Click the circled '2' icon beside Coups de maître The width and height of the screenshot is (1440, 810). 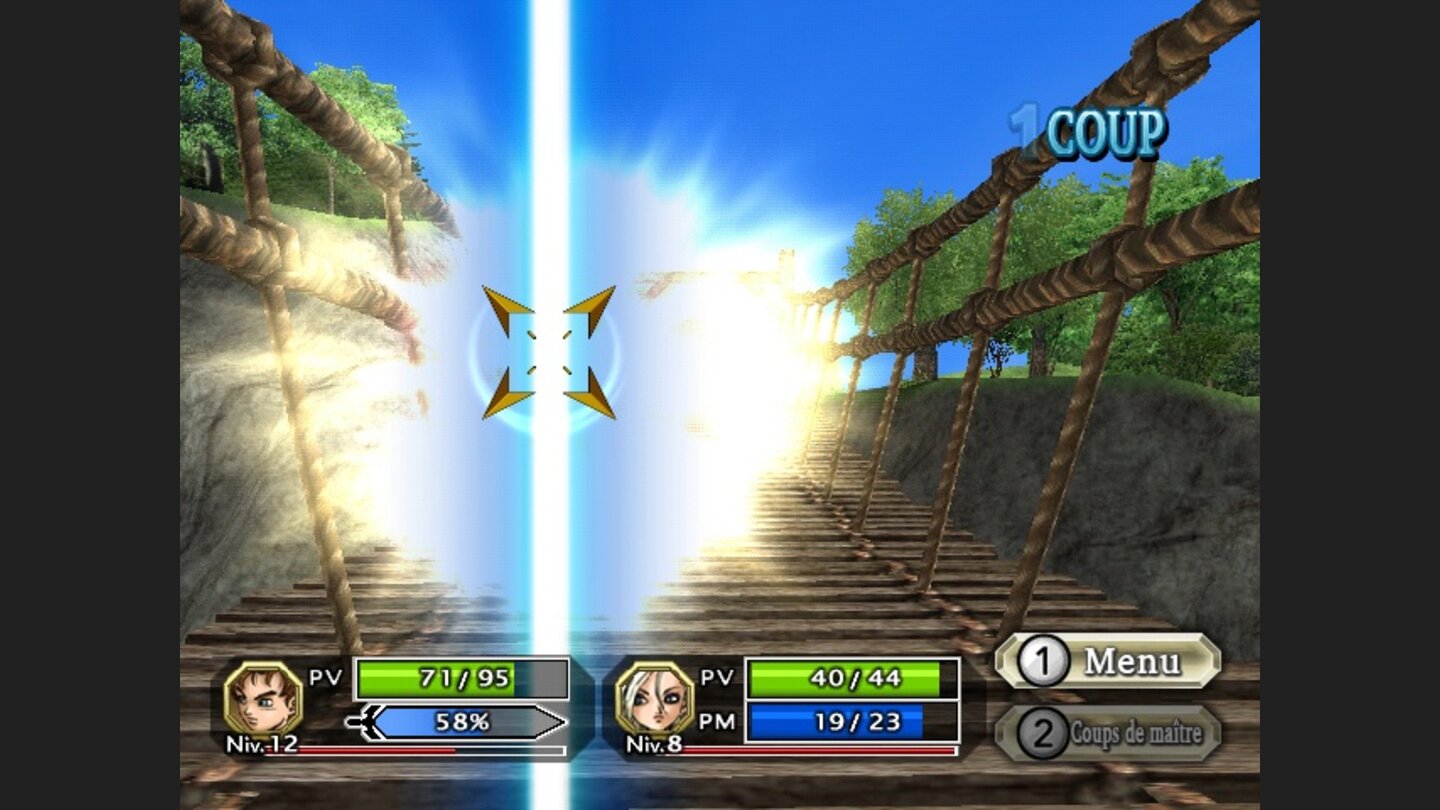[1043, 729]
